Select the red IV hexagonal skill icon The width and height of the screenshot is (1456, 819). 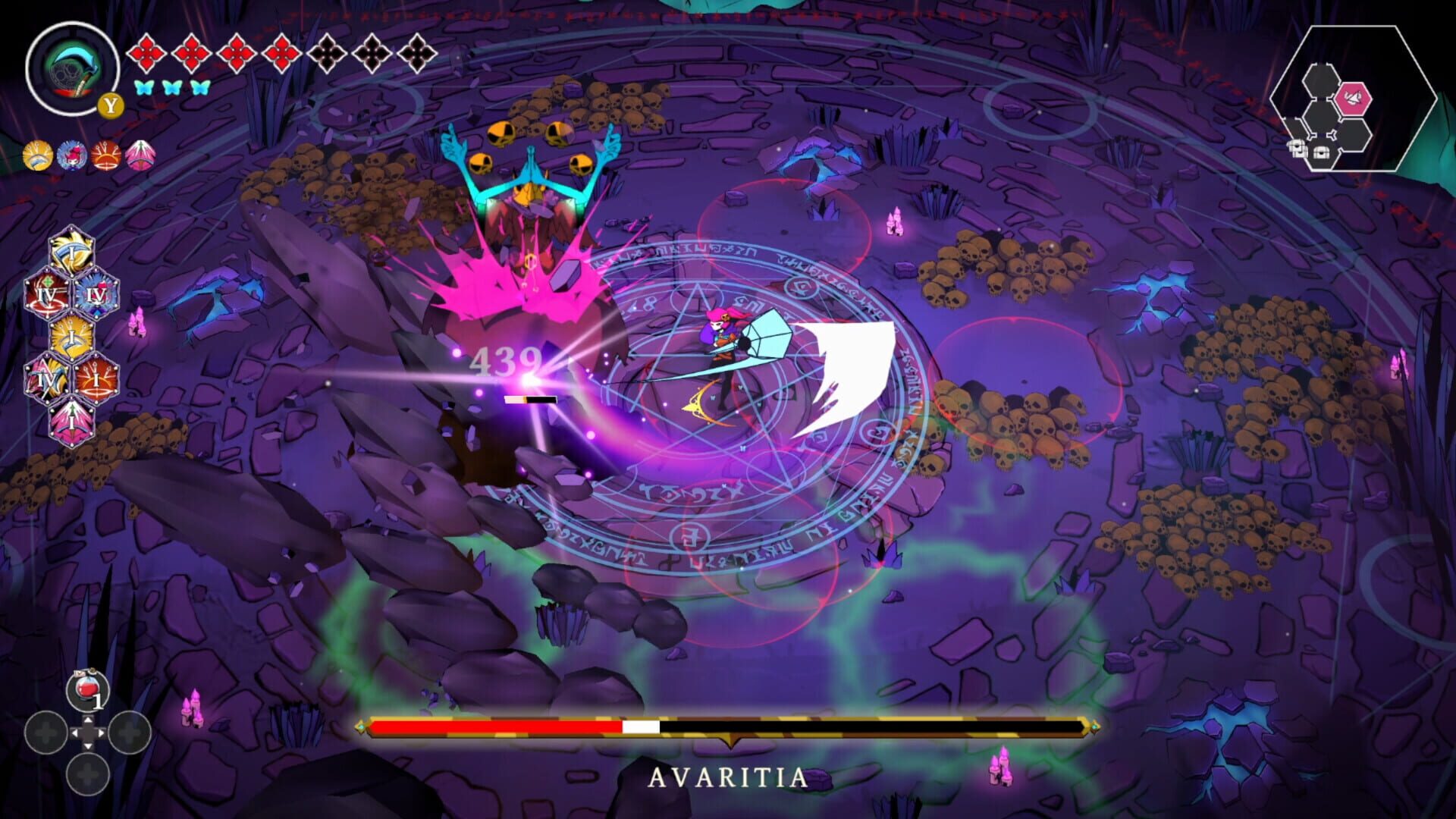49,295
